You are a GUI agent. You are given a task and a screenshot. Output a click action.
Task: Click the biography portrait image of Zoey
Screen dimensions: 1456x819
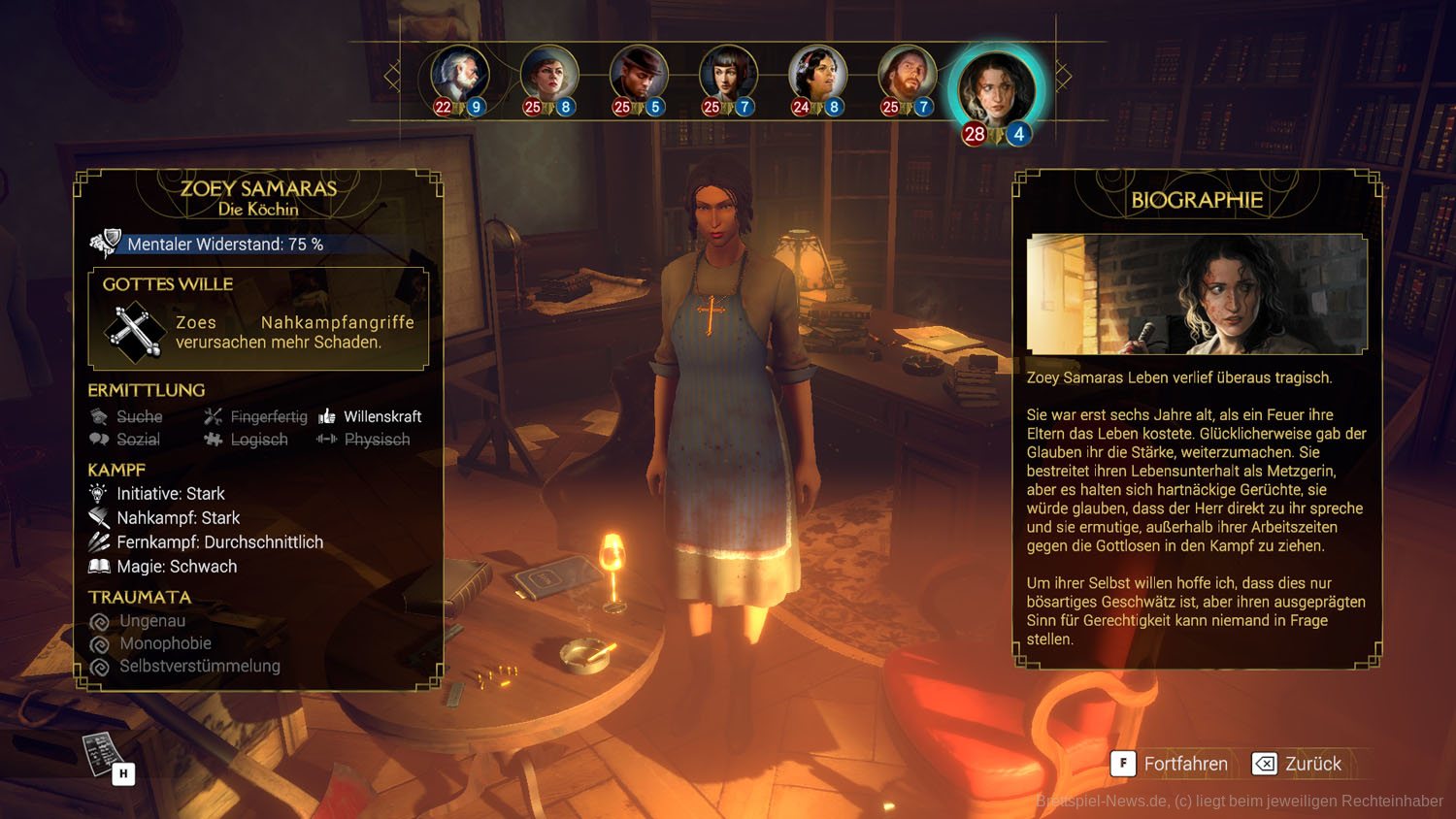pos(1197,294)
